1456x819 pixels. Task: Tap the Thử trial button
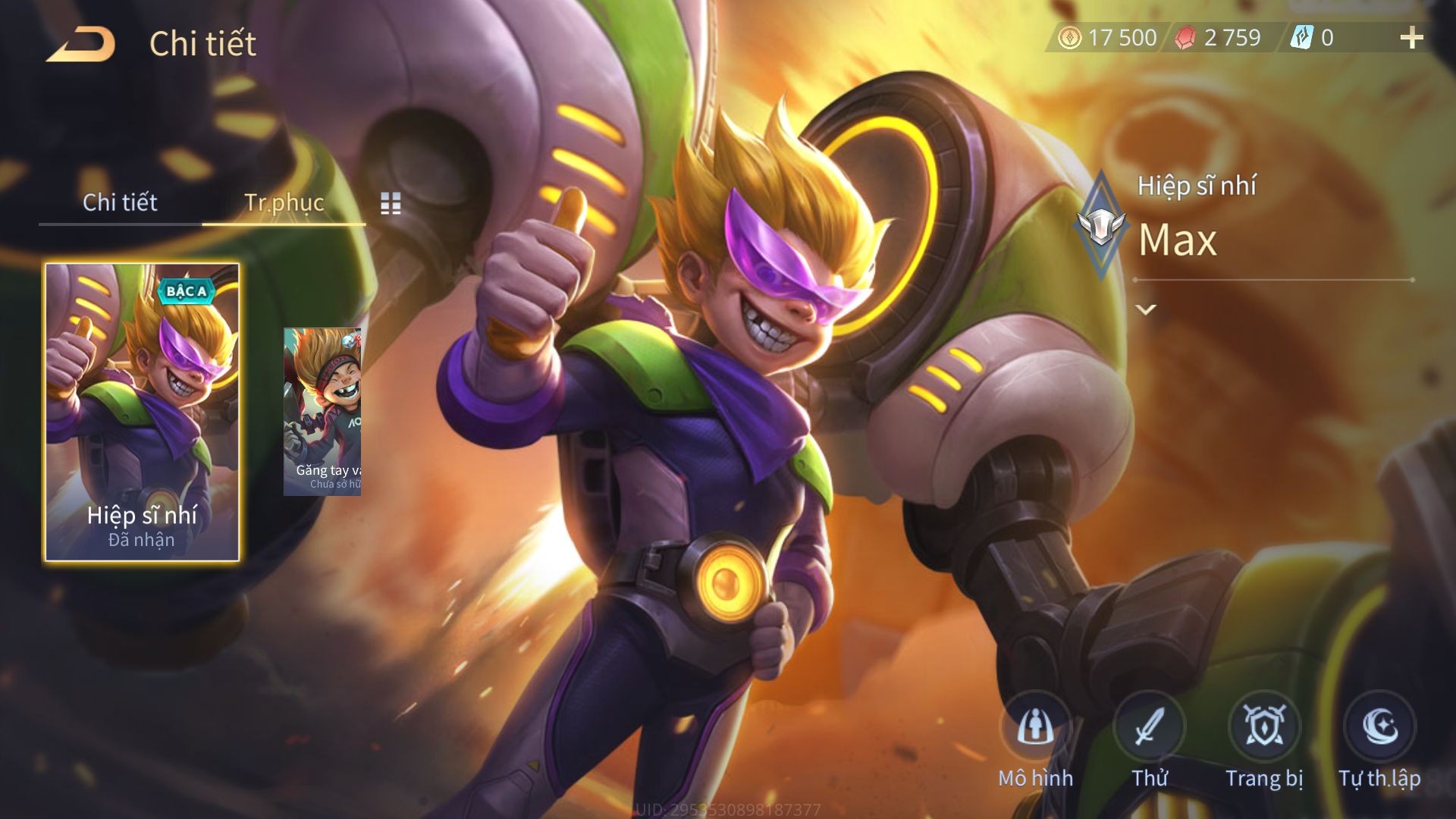pyautogui.click(x=1149, y=728)
